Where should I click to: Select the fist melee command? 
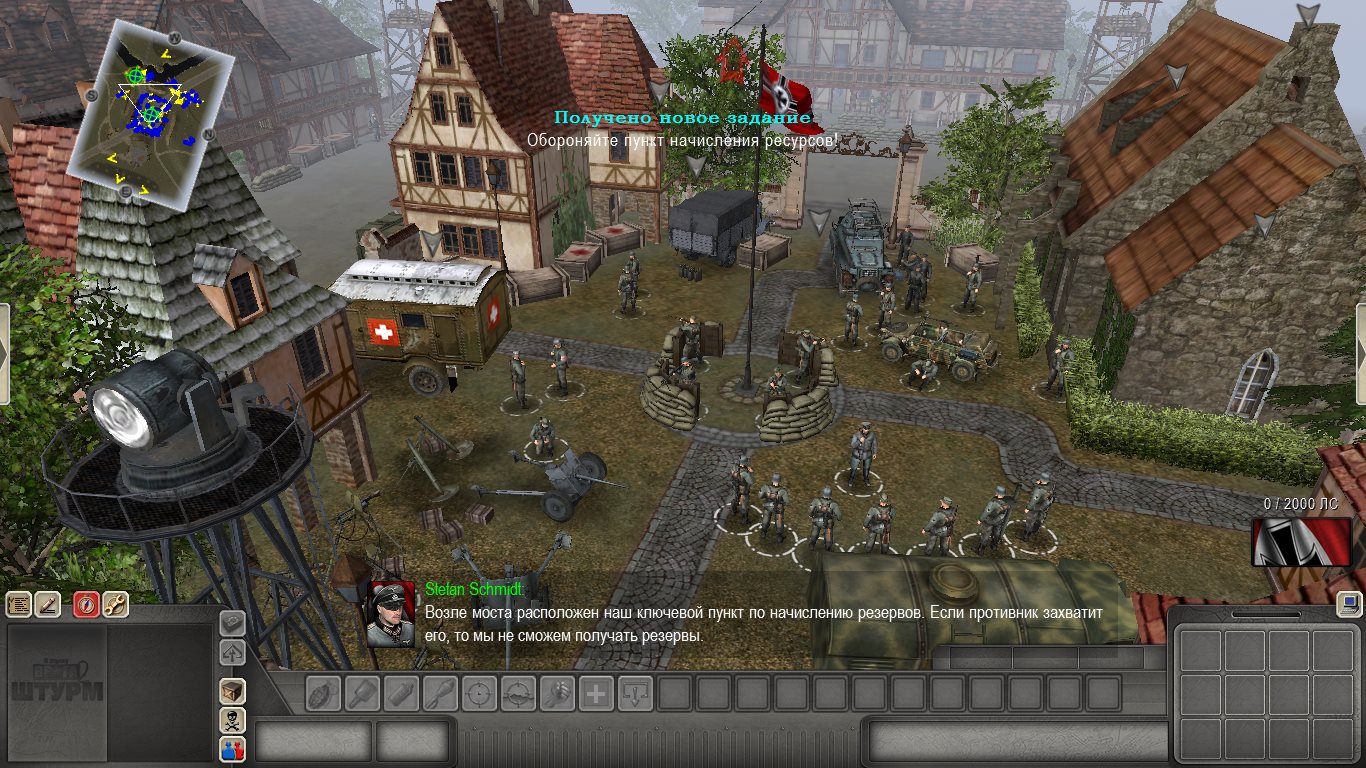557,693
